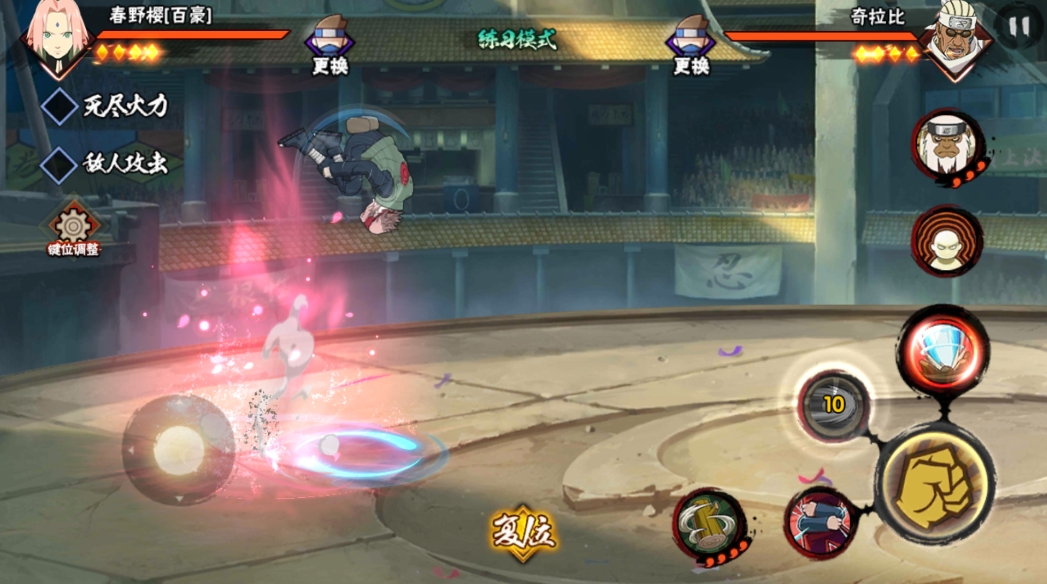Select the bald pale-faced summon icon
Image resolution: width=1047 pixels, height=584 pixels.
[946, 241]
